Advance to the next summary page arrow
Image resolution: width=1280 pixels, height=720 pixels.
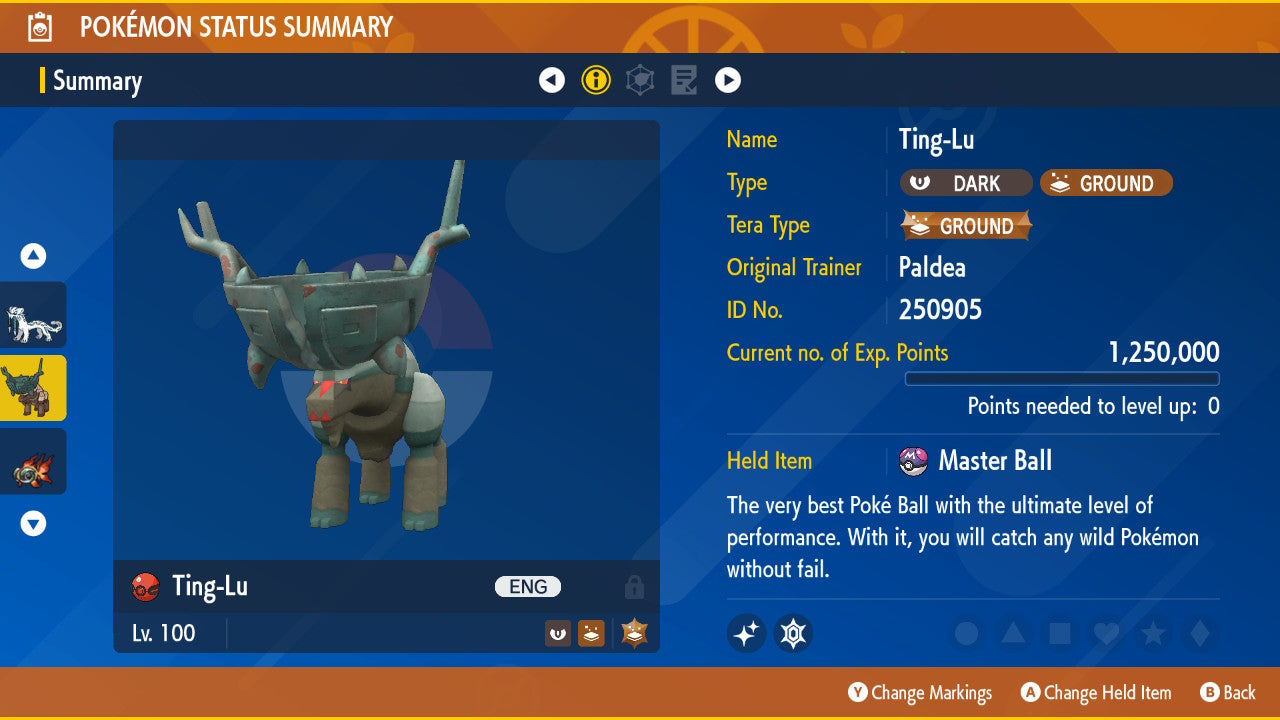tap(728, 80)
